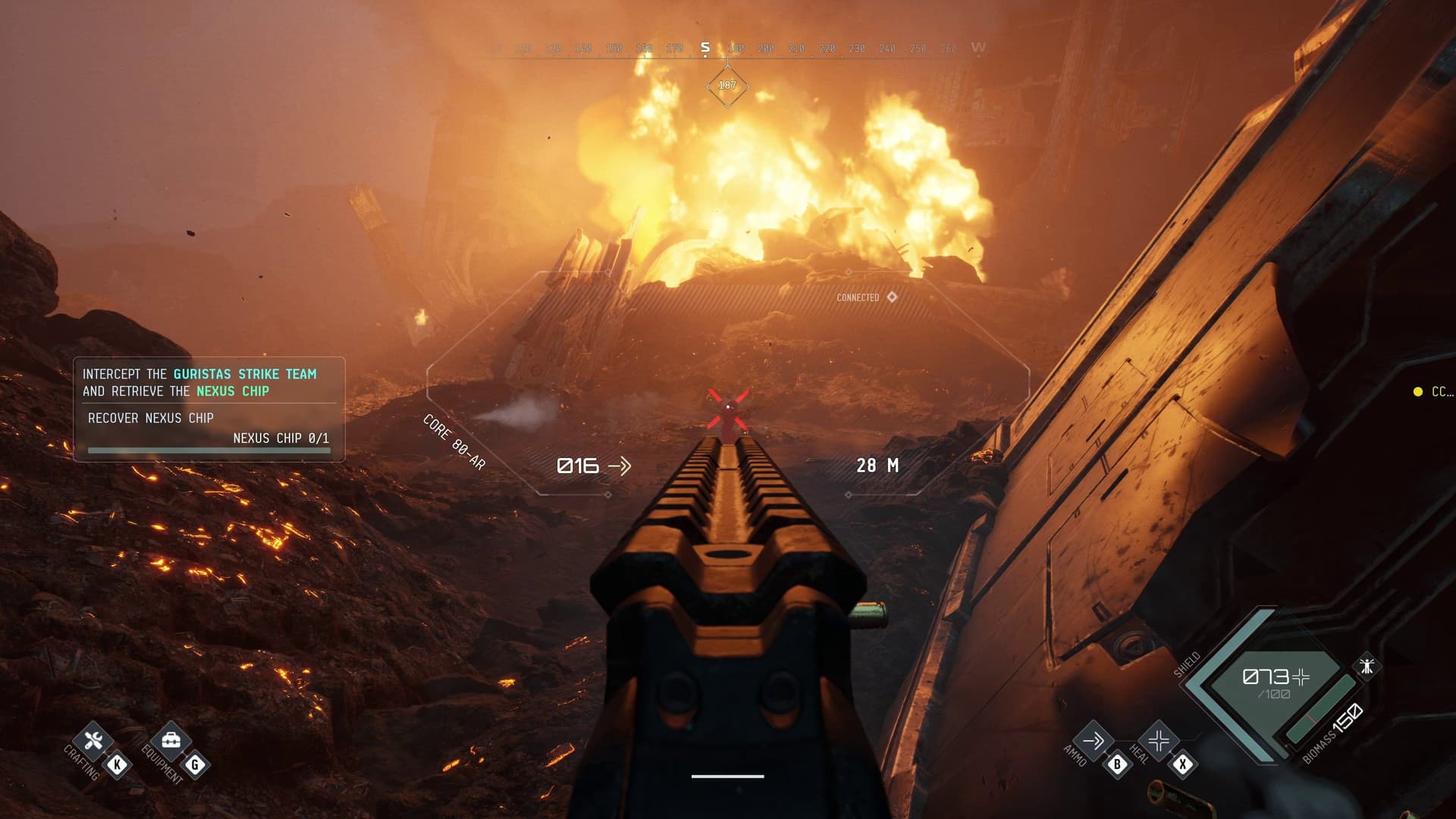1456x819 pixels.
Task: Toggle the CONNECTED status indicator
Action: coord(860,299)
